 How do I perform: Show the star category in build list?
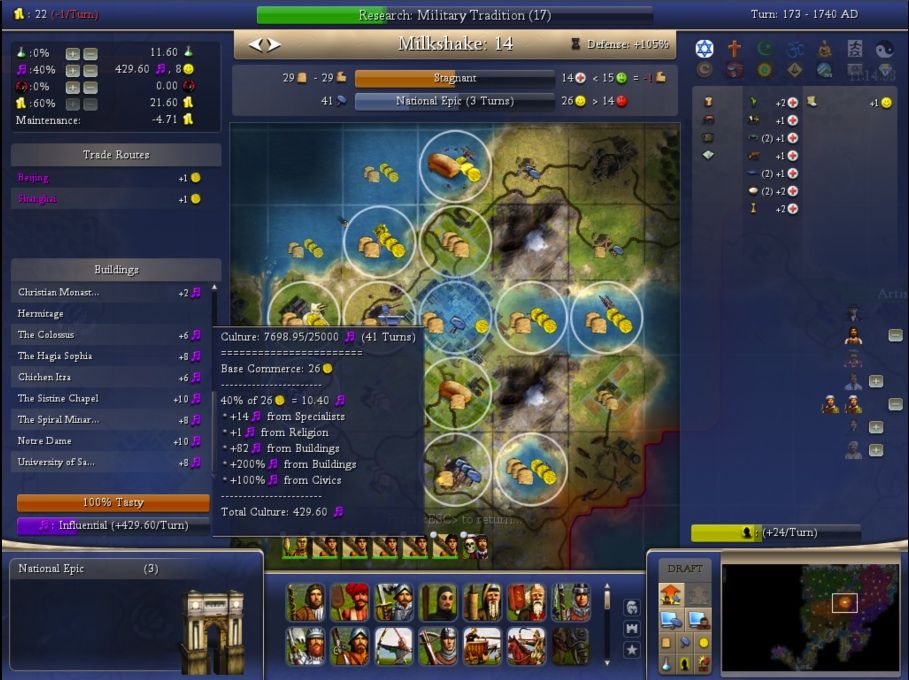(x=631, y=650)
